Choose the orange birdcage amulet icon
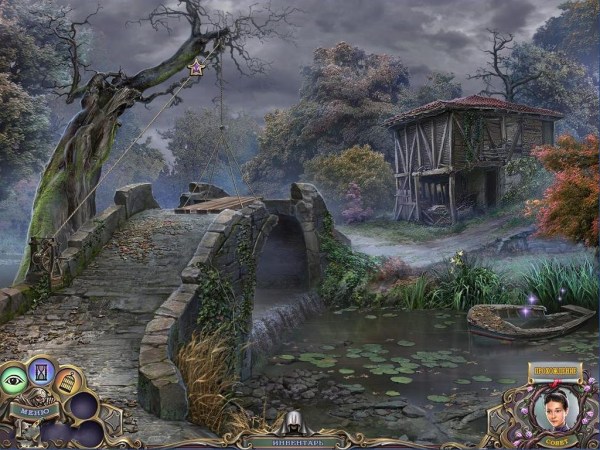The height and width of the screenshot is (450, 600). click(67, 381)
